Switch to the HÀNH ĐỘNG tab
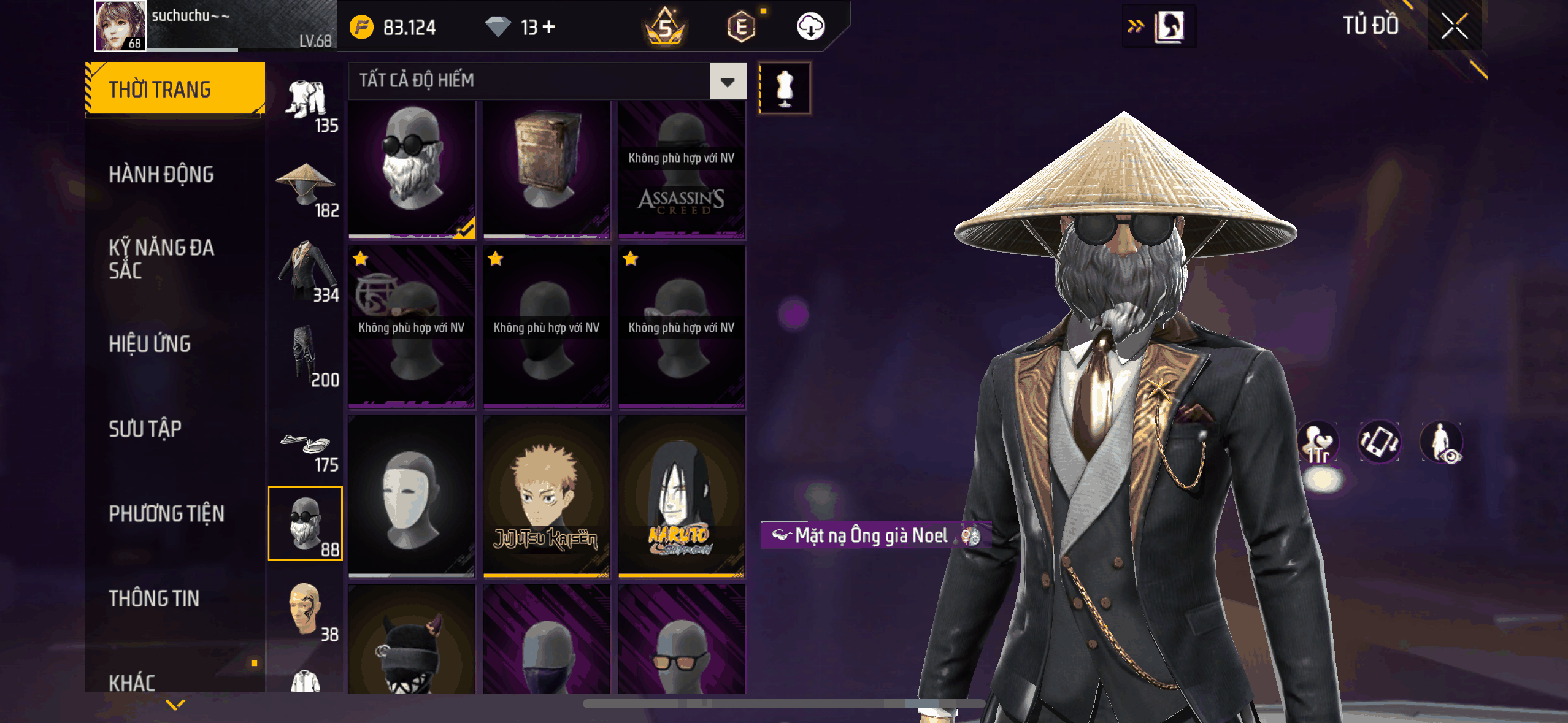 click(x=161, y=175)
